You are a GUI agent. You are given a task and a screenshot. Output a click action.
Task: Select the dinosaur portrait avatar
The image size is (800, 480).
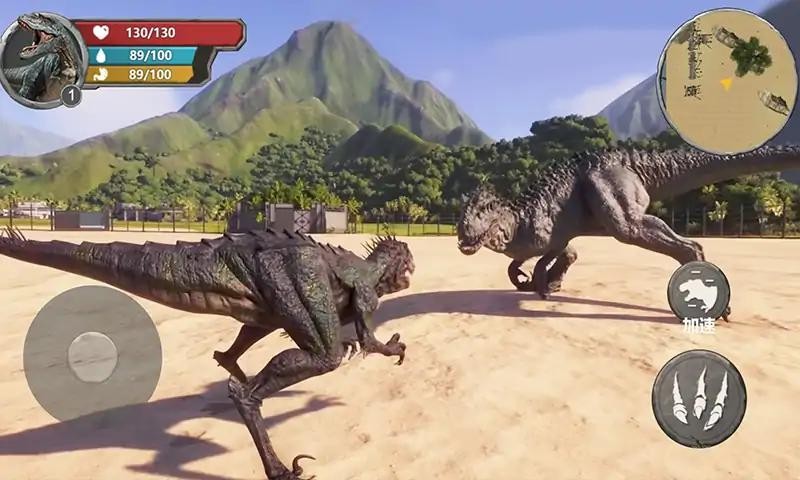[40, 58]
